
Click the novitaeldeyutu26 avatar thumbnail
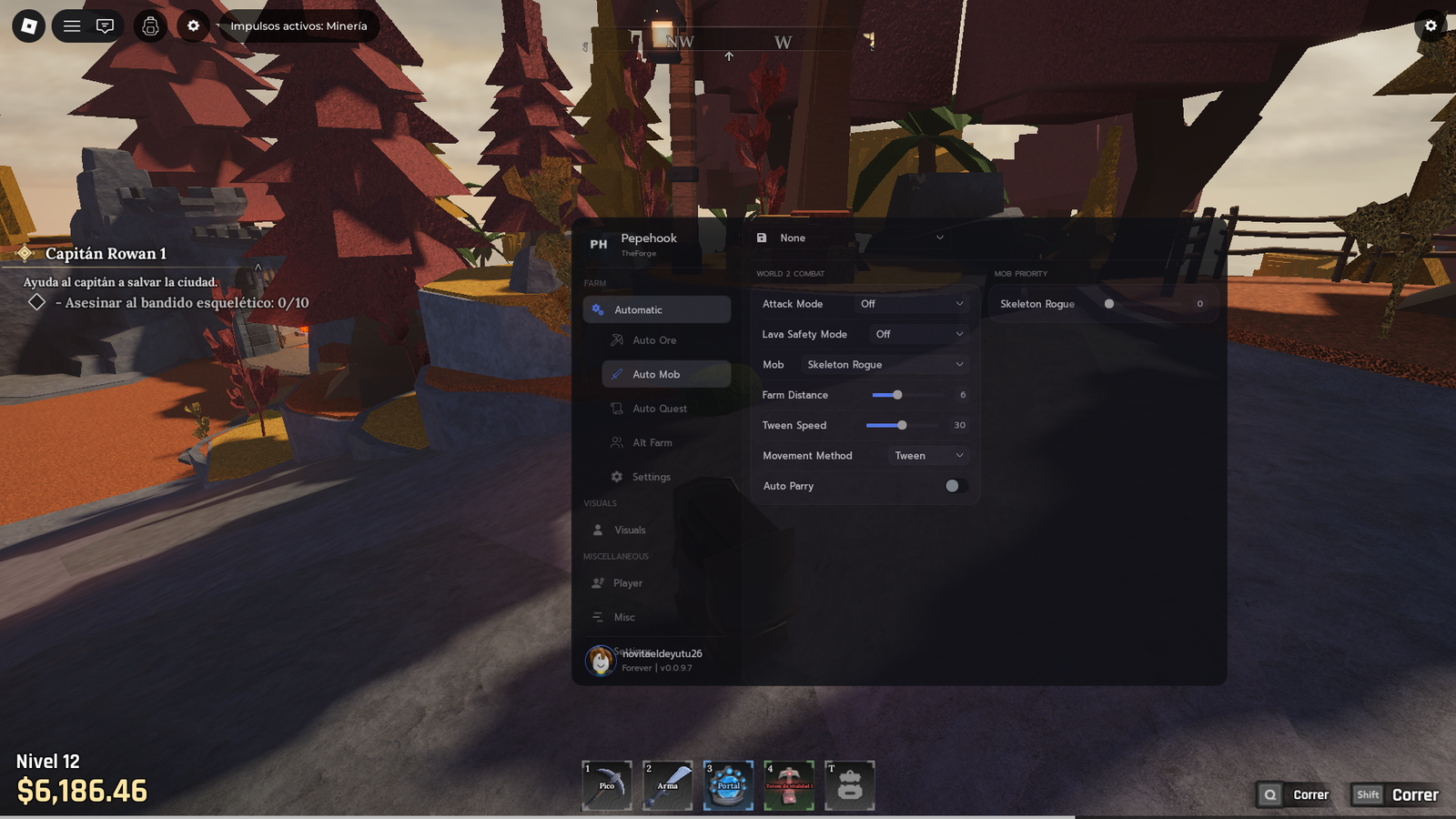point(600,661)
